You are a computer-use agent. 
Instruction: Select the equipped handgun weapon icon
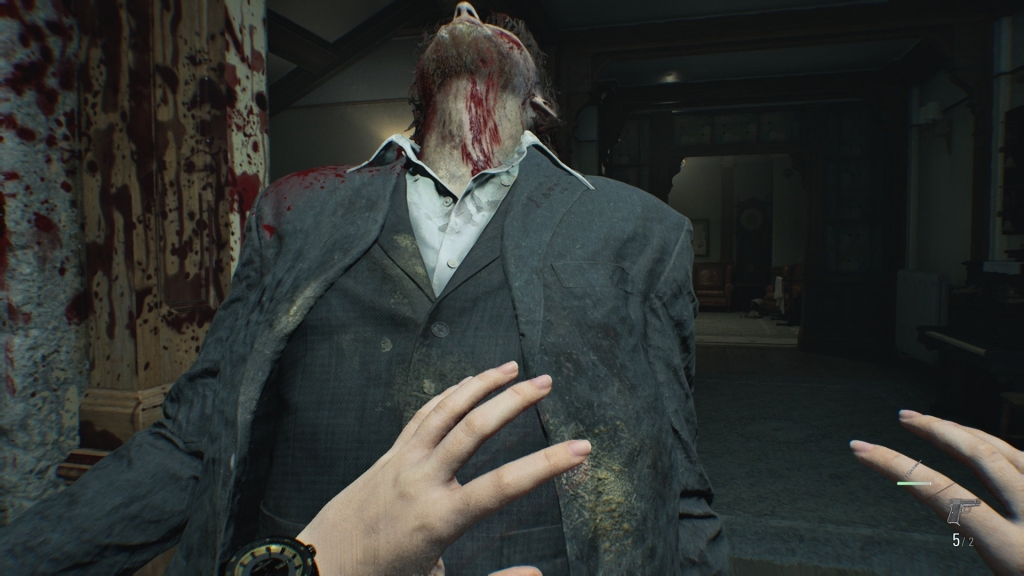pos(963,511)
